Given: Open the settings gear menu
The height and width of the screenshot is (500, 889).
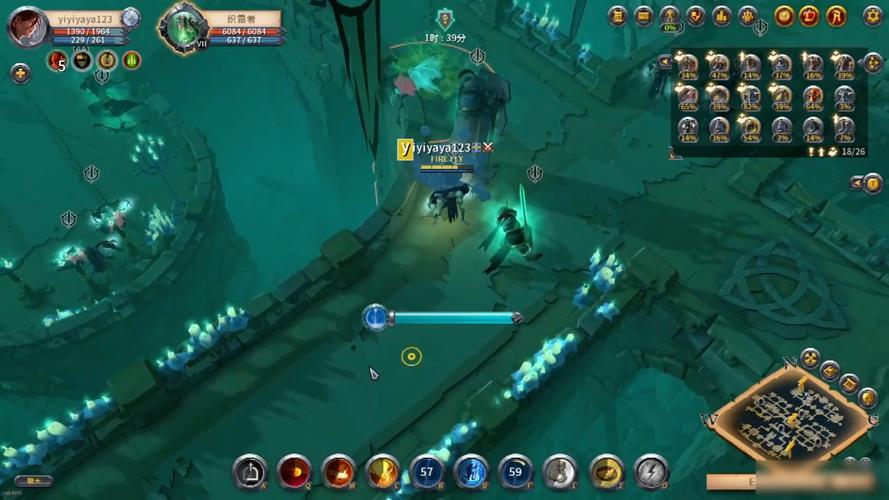Looking at the screenshot, I should 872,16.
